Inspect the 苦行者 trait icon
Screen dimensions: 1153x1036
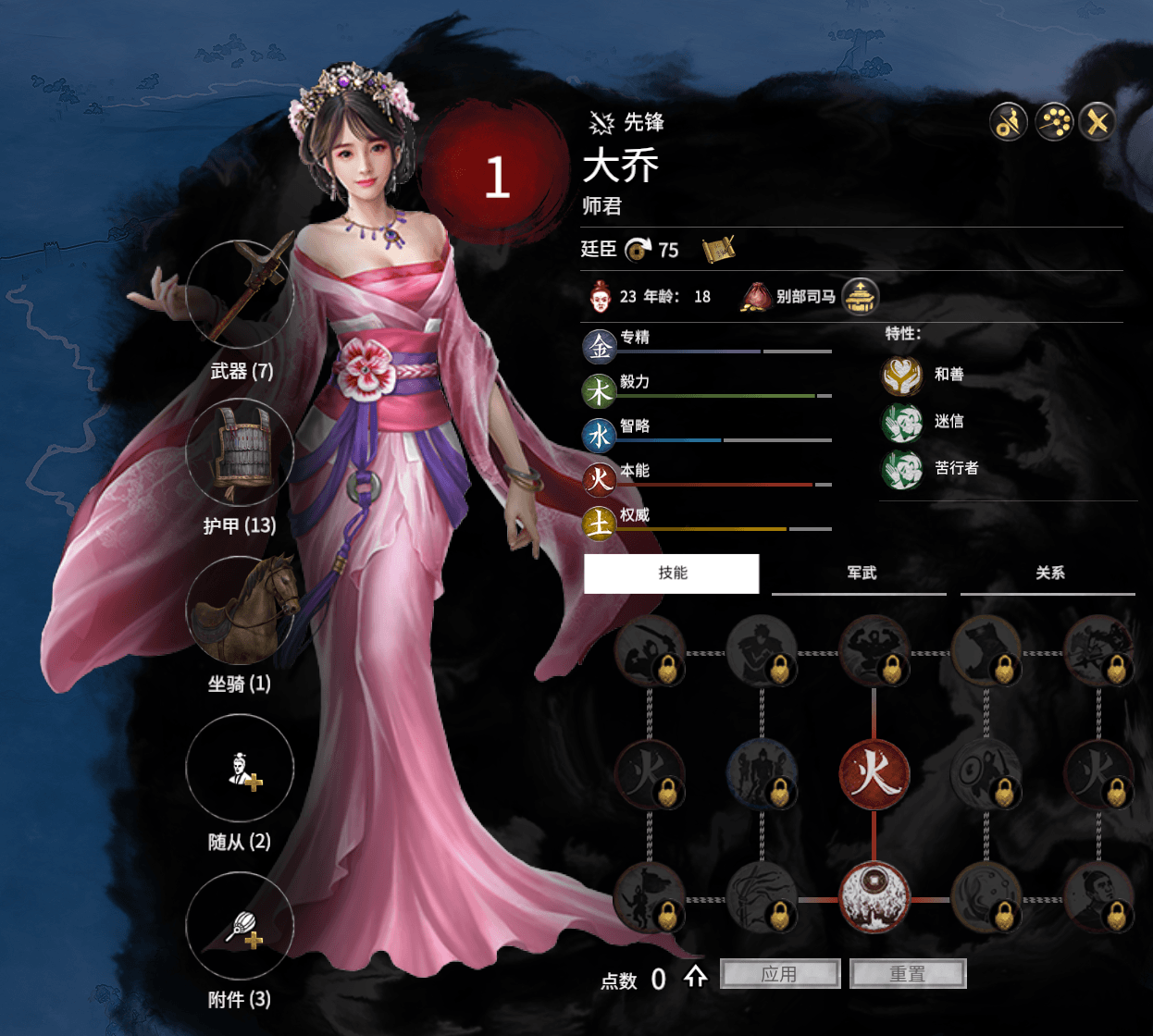tap(902, 469)
